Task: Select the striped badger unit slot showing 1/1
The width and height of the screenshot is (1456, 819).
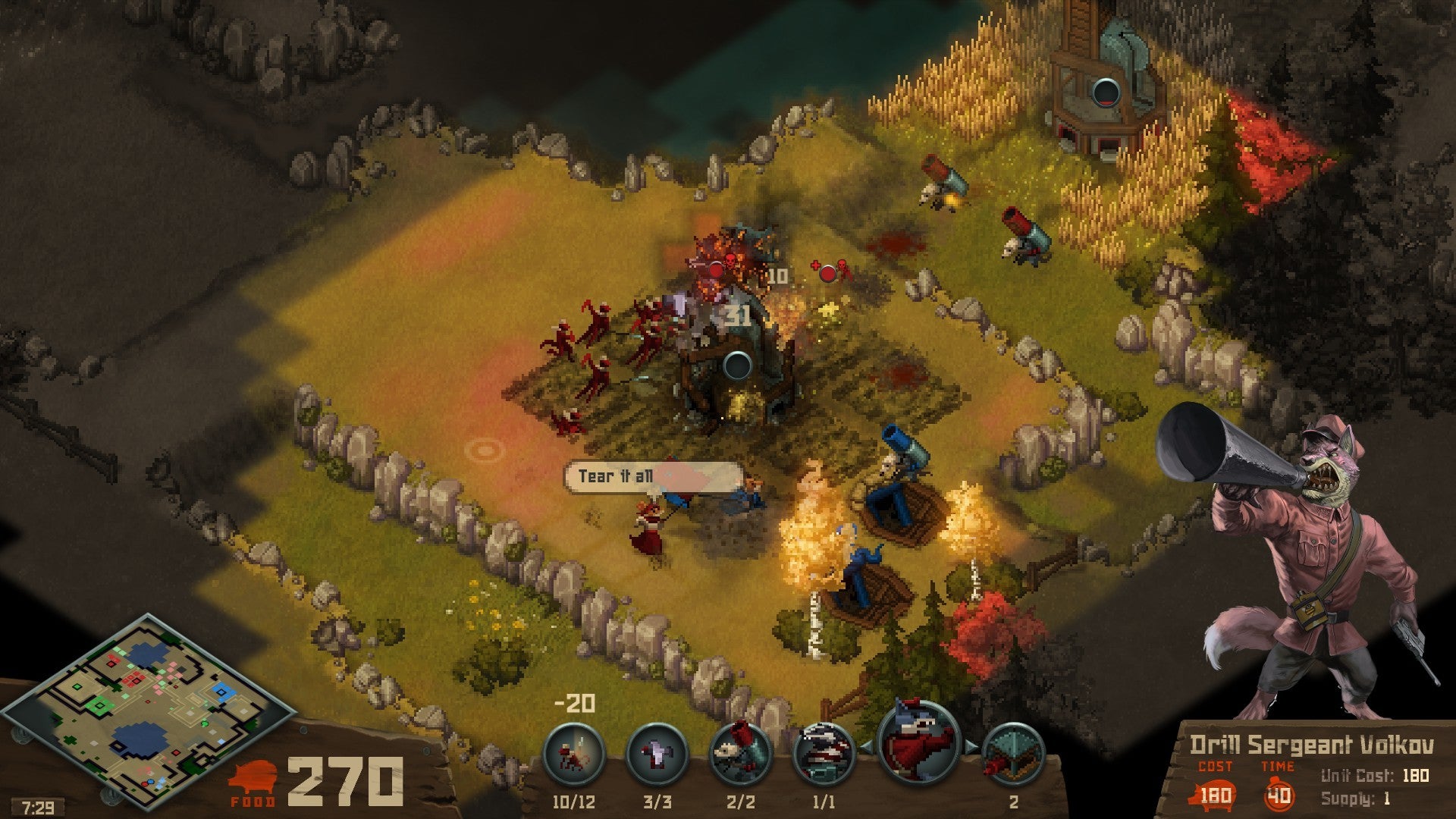Action: coord(824,755)
